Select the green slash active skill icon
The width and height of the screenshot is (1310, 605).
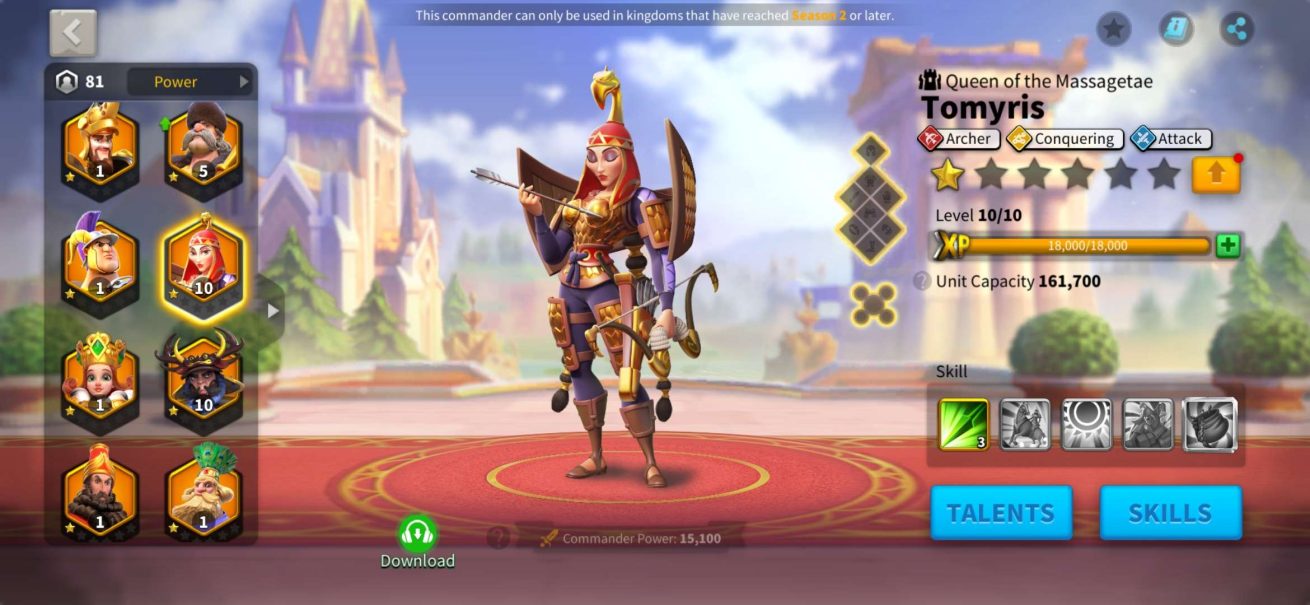click(x=964, y=424)
